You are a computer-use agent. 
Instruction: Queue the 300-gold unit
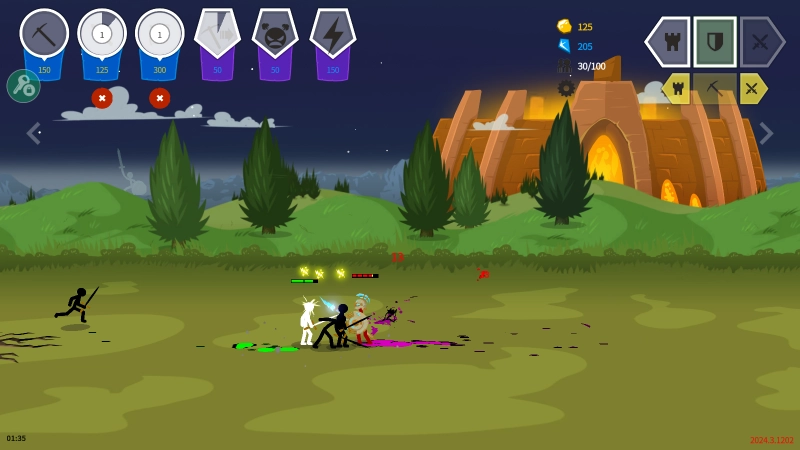[x=160, y=35]
